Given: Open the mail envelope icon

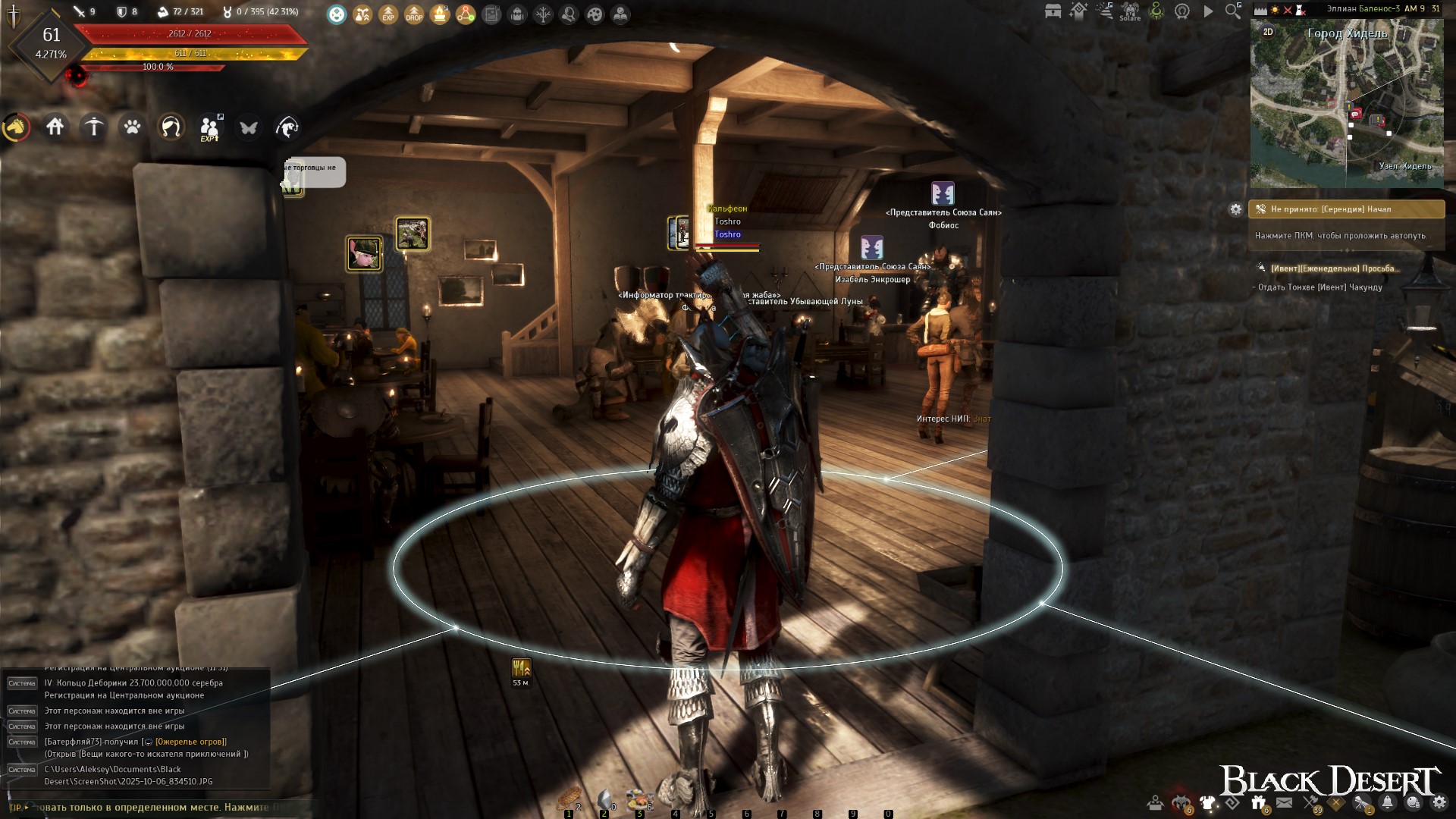Looking at the screenshot, I should tap(1284, 802).
